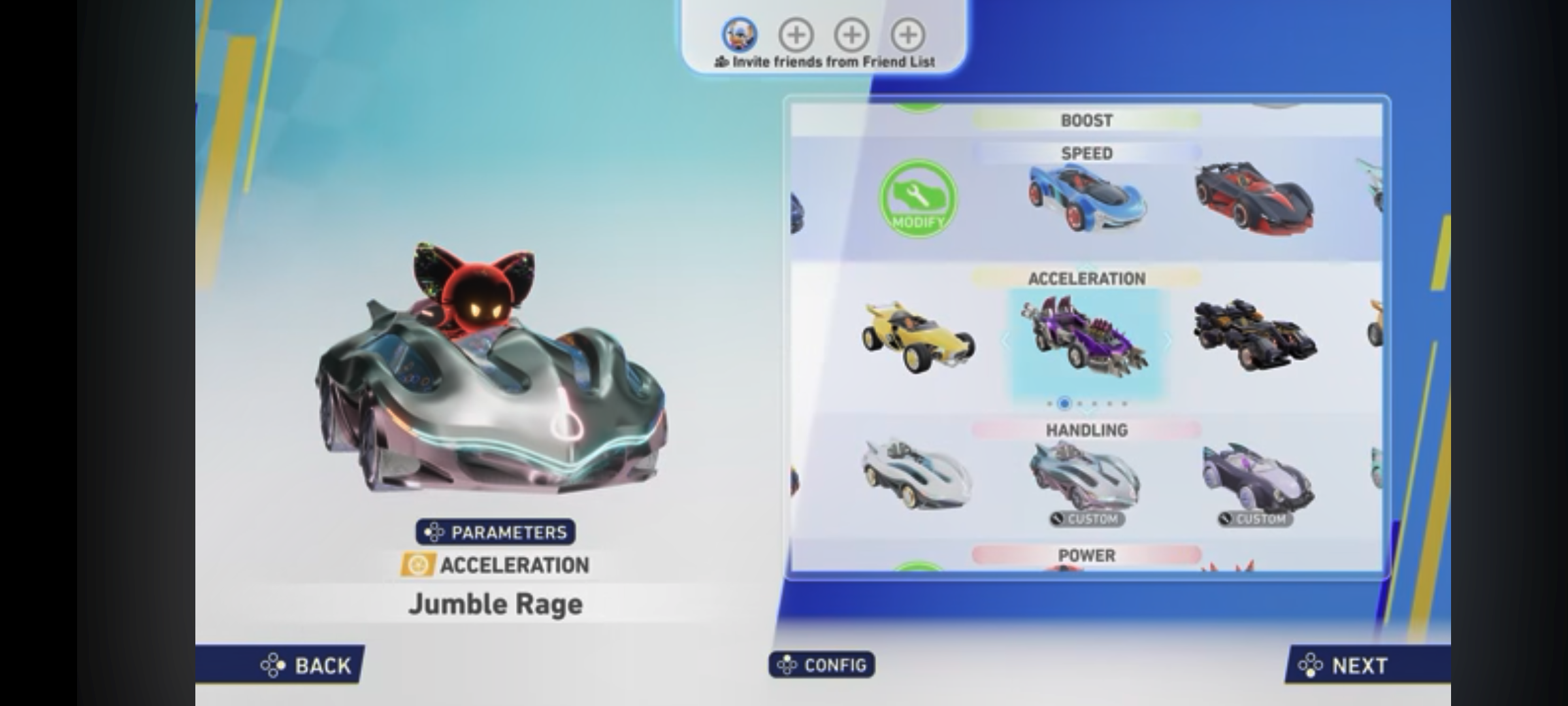
Task: Click the player avatar in the party bar
Action: coord(739,34)
